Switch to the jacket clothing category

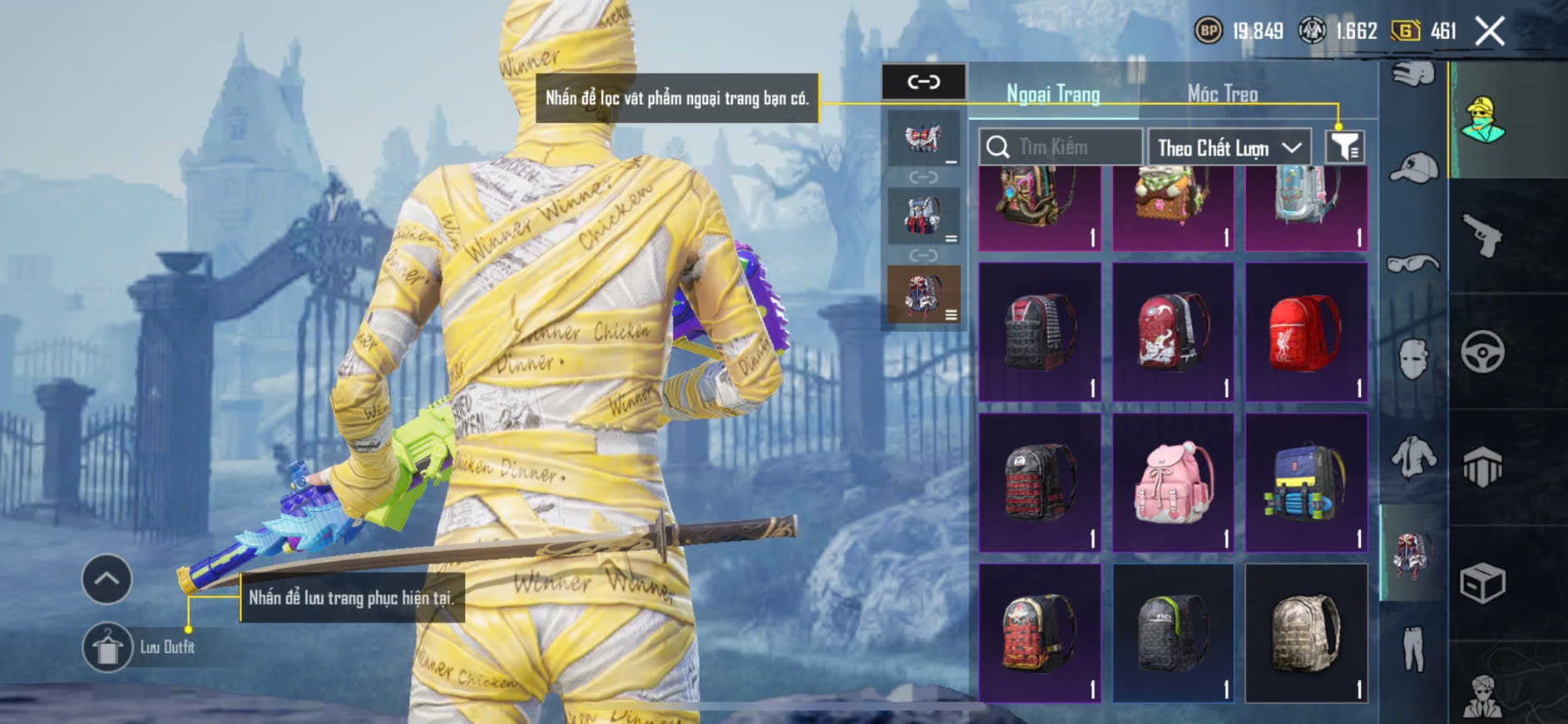pyautogui.click(x=1412, y=456)
